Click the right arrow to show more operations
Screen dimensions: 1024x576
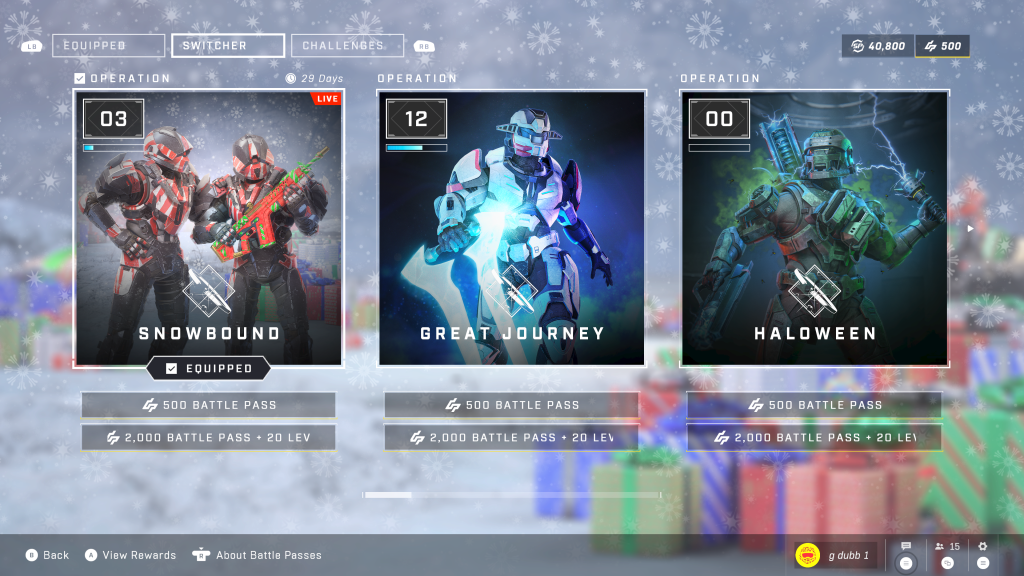(968, 228)
